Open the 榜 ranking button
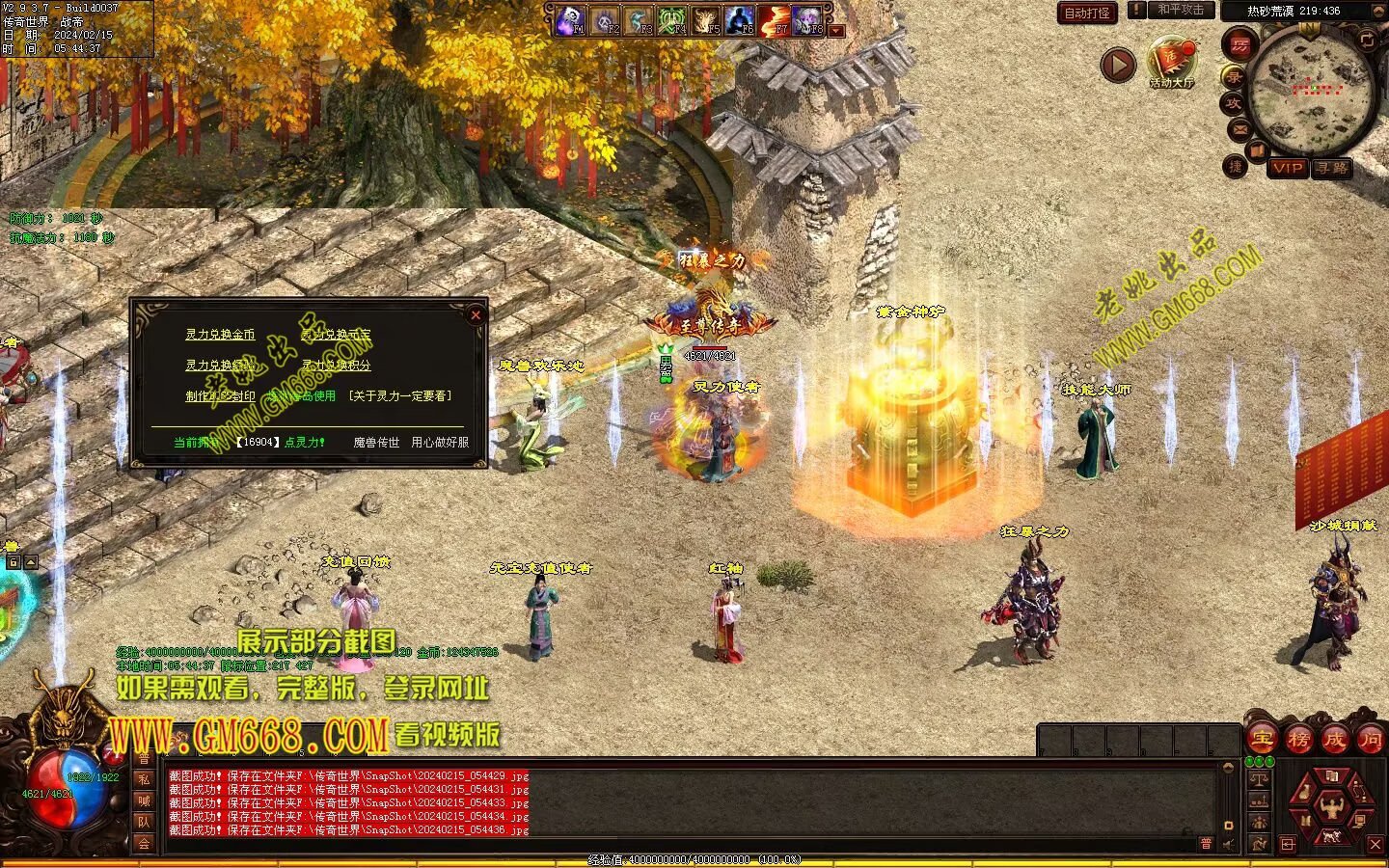Image resolution: width=1389 pixels, height=868 pixels. [1298, 740]
